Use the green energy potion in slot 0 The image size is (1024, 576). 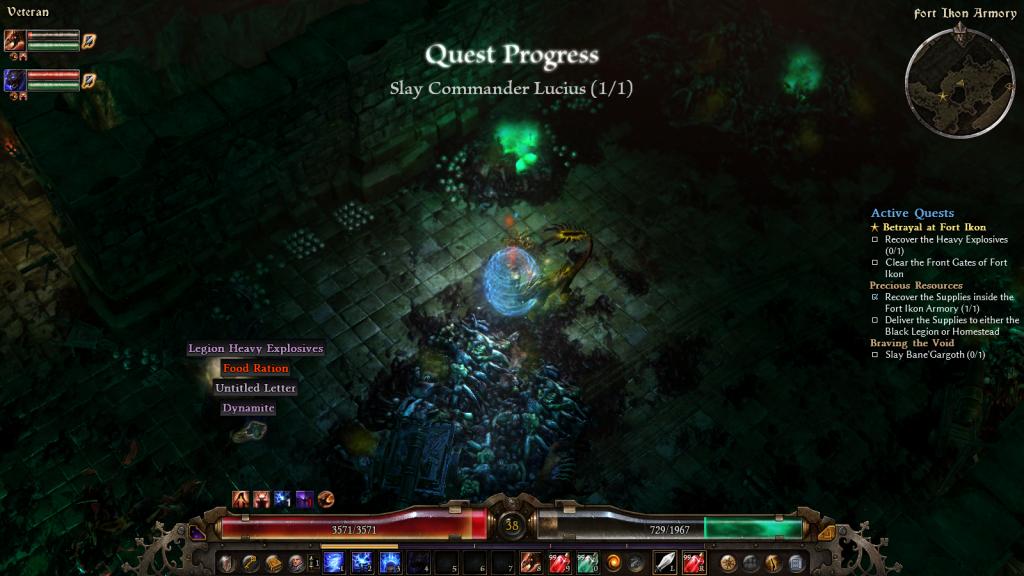tap(587, 562)
